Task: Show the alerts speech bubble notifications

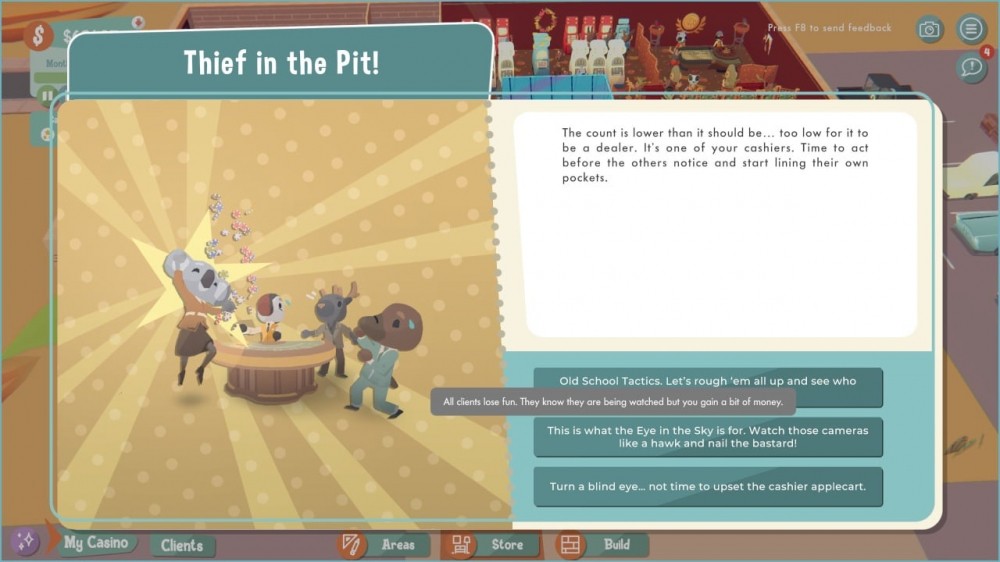Action: click(971, 67)
